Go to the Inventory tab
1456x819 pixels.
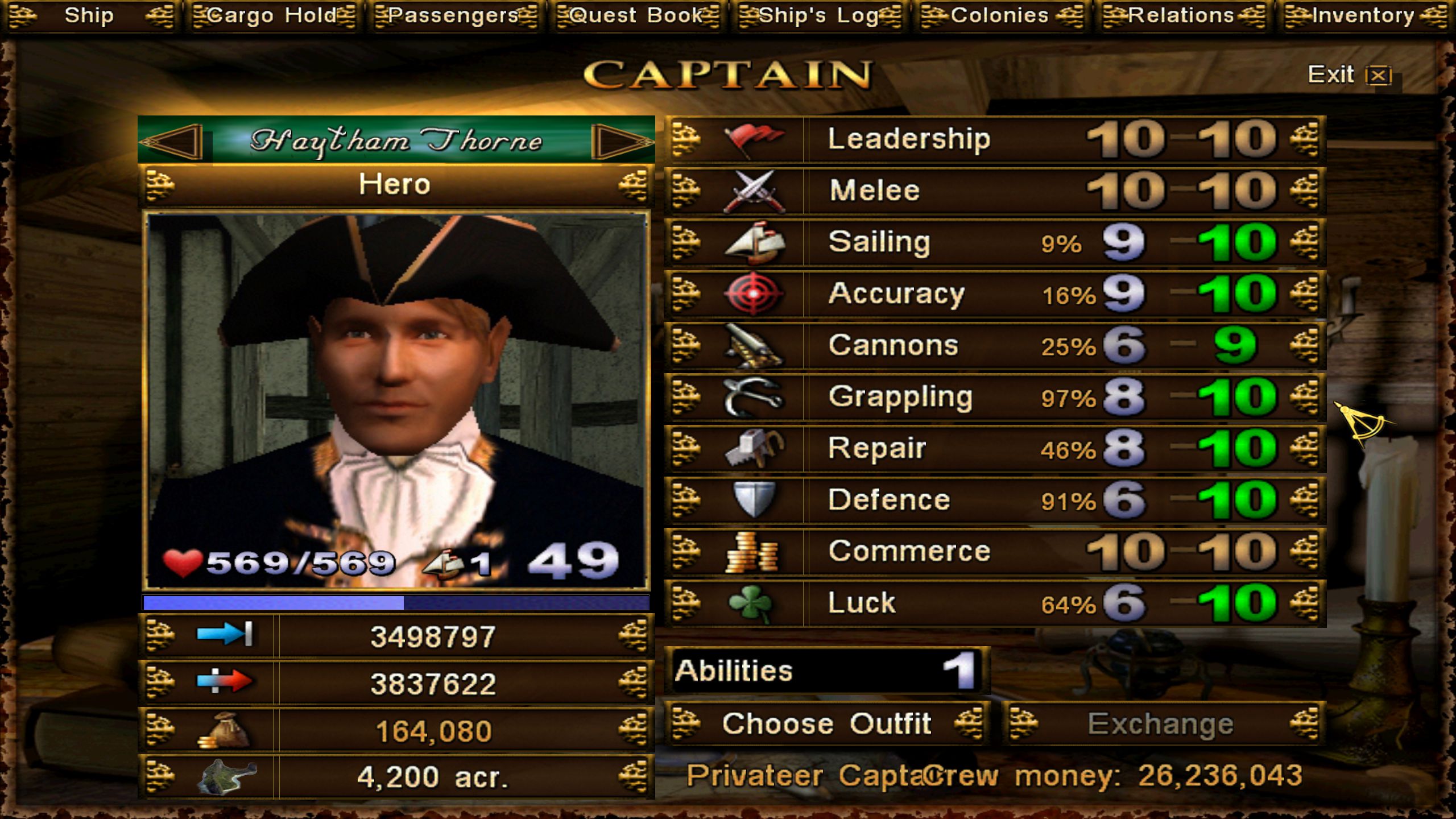coord(1364,15)
